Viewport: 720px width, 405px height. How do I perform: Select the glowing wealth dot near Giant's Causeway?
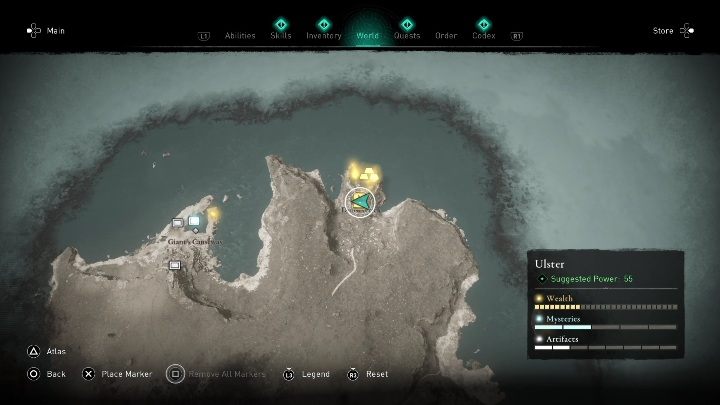coord(213,213)
